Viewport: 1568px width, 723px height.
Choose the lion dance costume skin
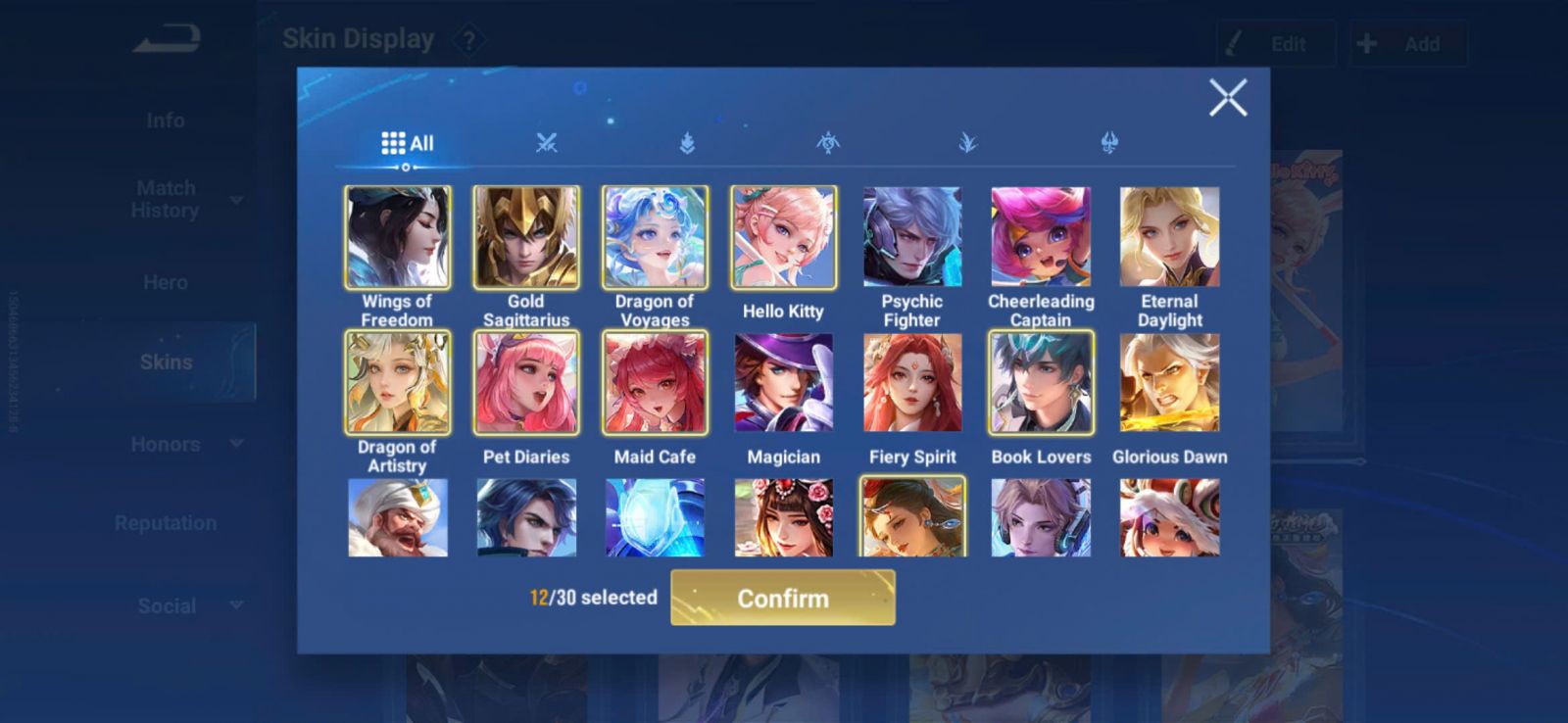tap(1169, 517)
